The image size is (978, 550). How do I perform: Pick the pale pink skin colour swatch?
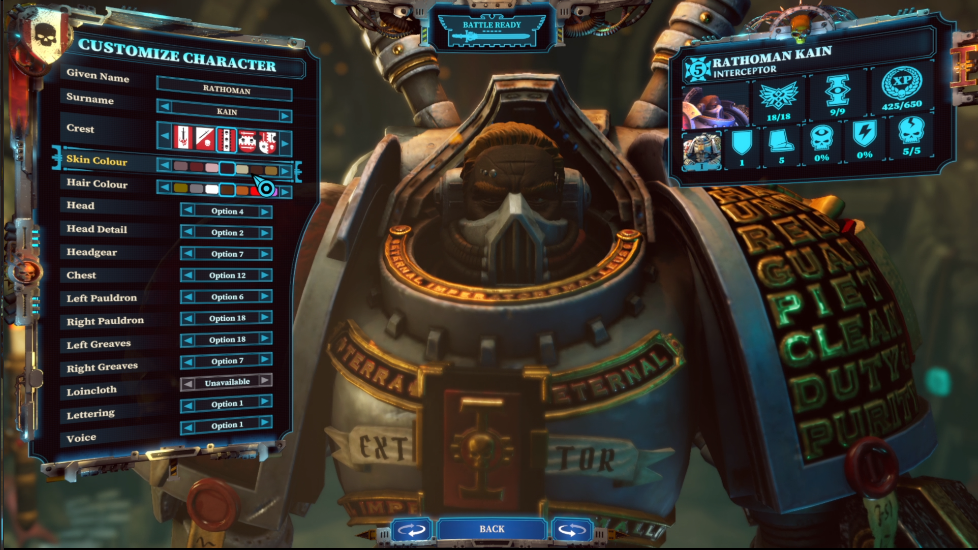tap(211, 169)
